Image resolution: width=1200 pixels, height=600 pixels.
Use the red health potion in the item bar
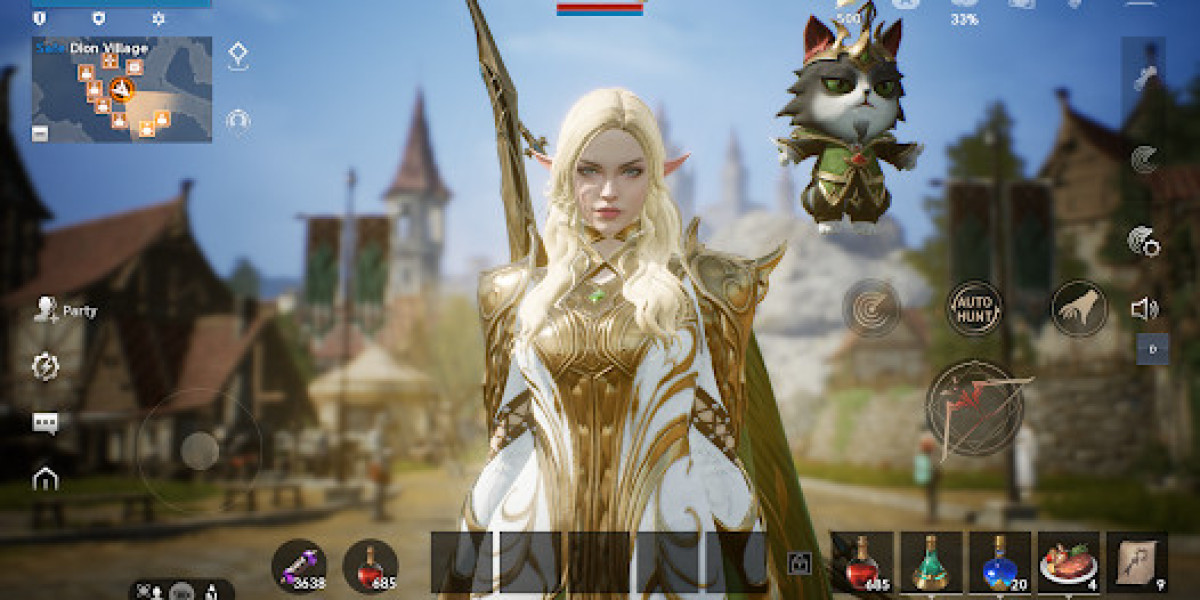(862, 563)
